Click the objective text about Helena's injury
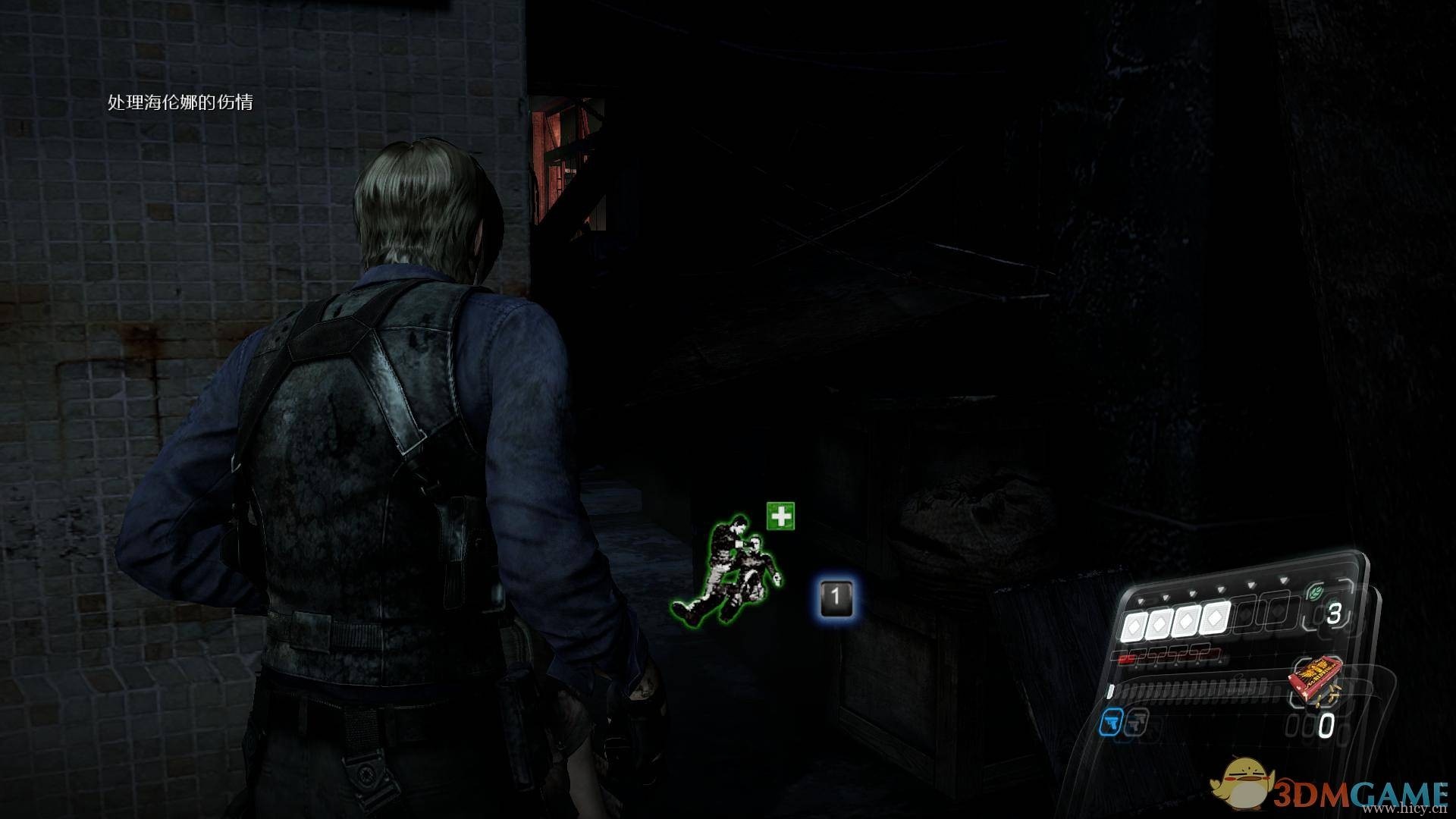 pyautogui.click(x=180, y=102)
